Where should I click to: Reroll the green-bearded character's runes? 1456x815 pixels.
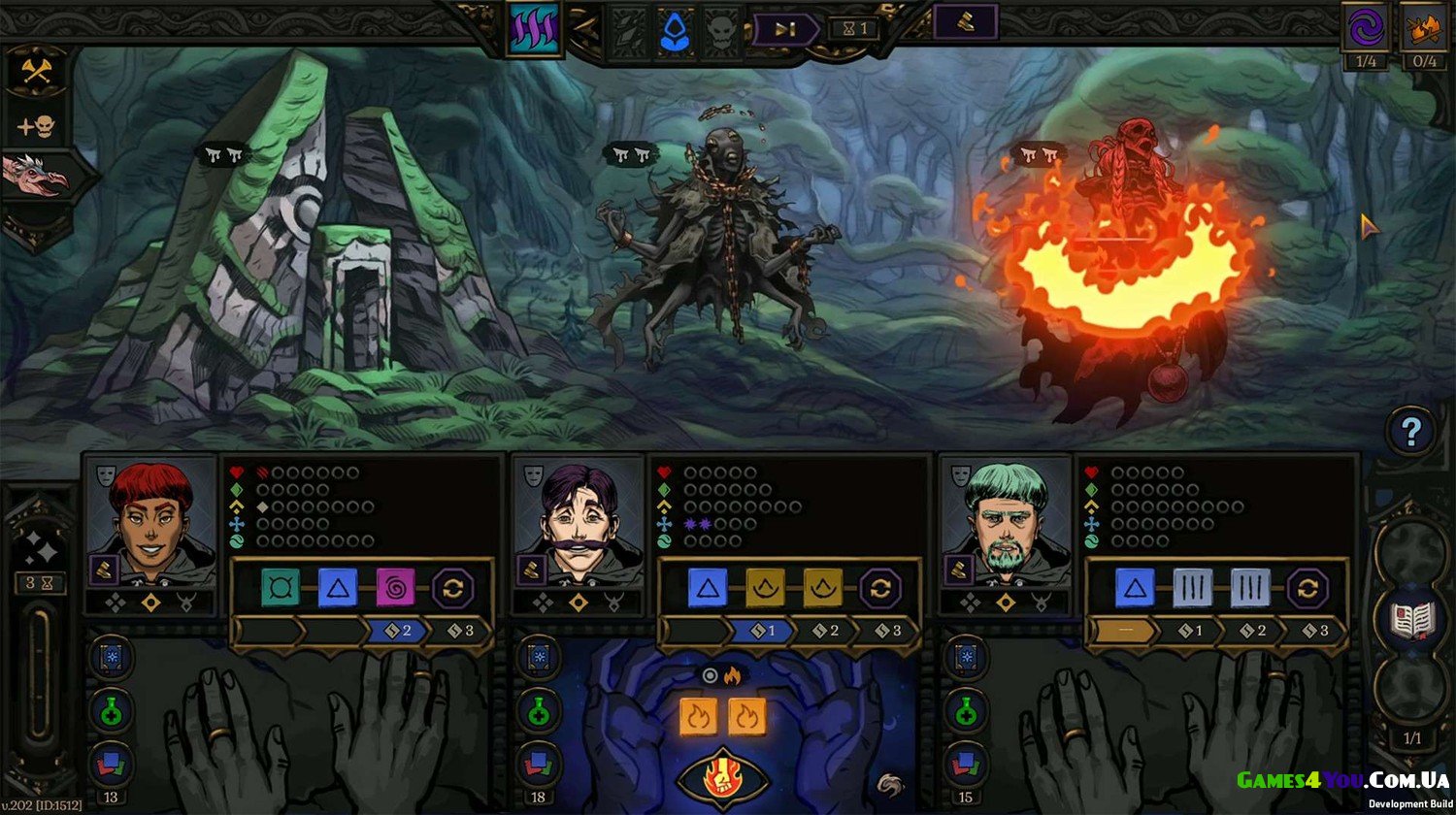pyautogui.click(x=1307, y=588)
